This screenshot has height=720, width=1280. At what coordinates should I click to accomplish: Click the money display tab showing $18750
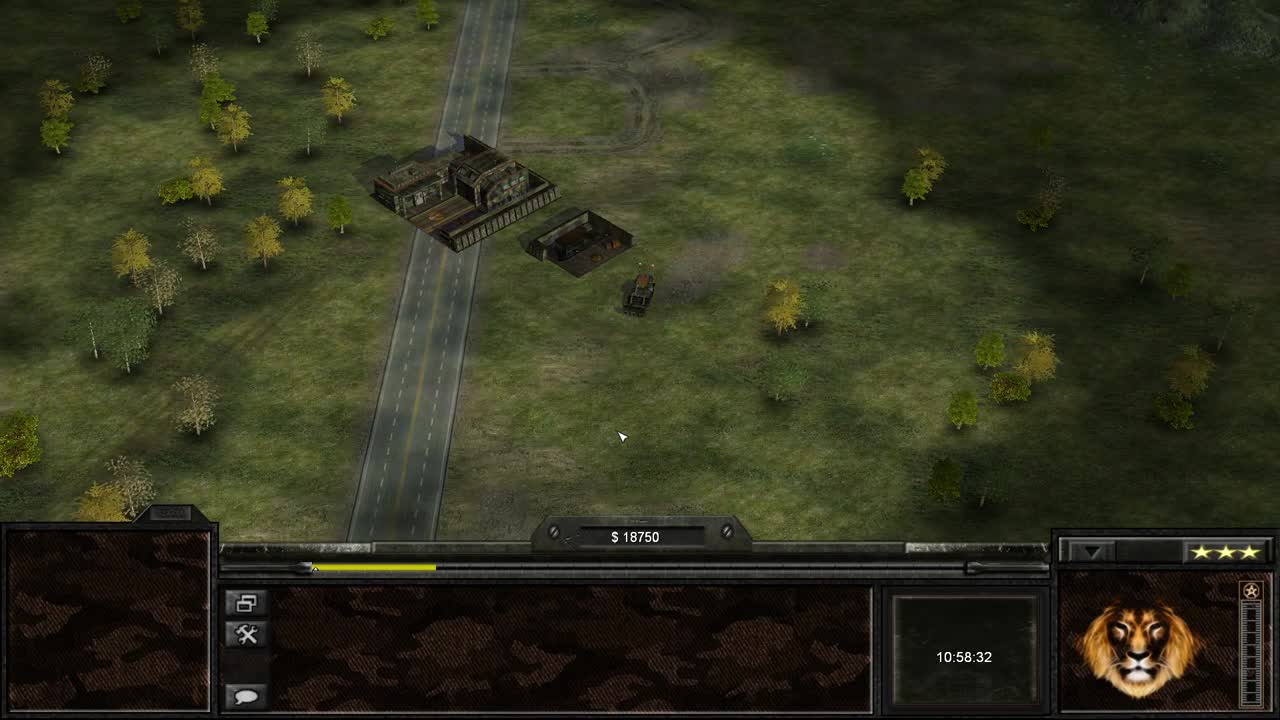click(637, 536)
